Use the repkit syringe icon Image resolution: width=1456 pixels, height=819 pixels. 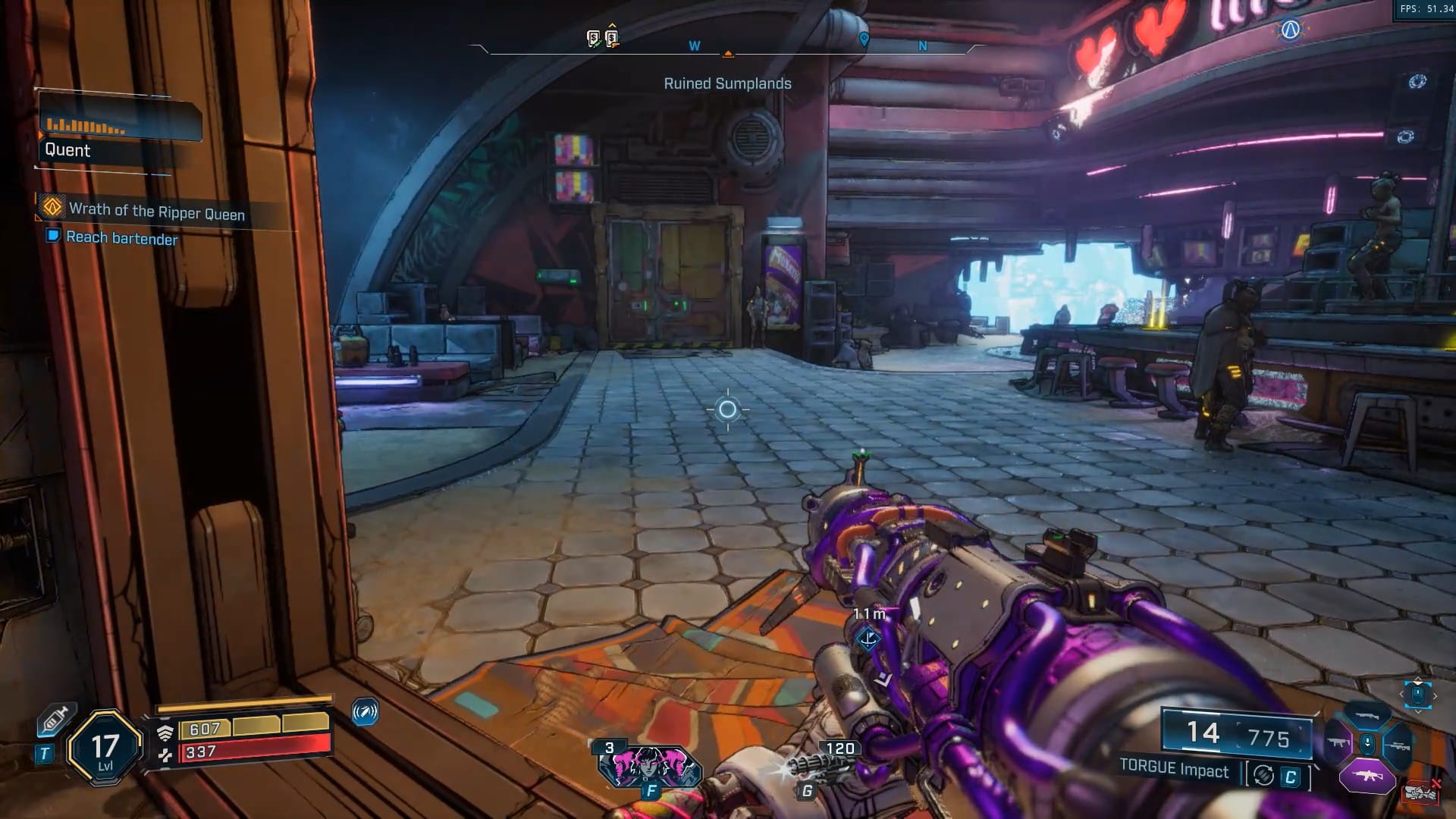click(55, 719)
